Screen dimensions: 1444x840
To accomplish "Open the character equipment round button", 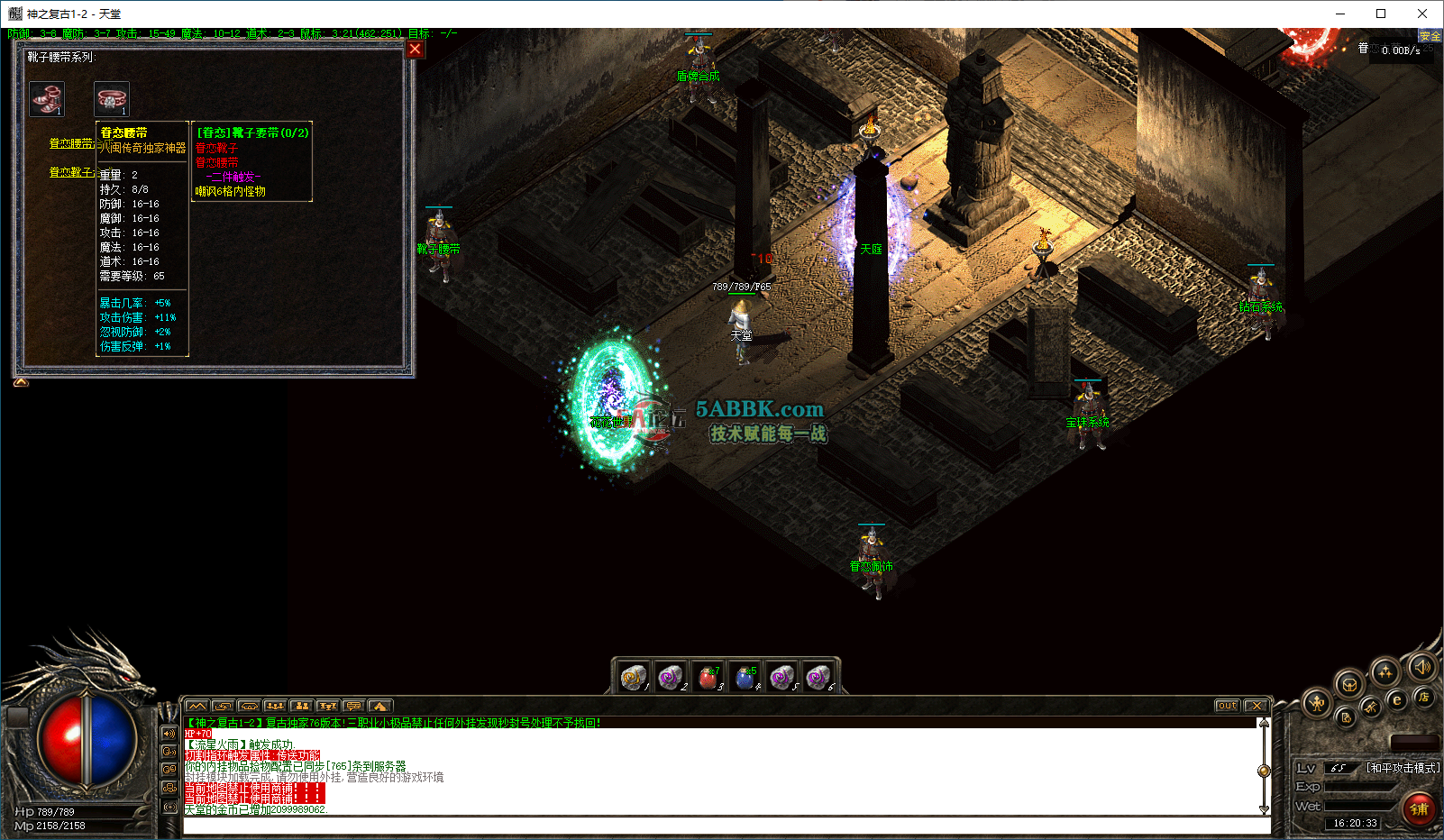I will click(1318, 703).
